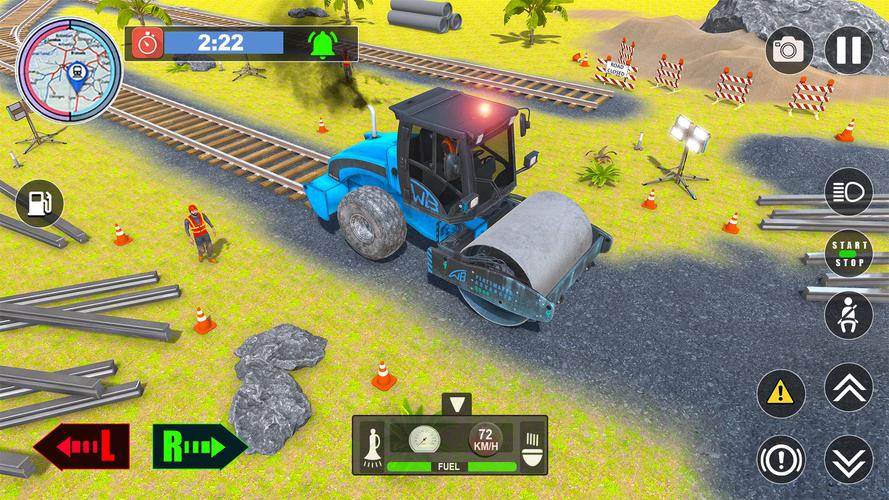Collapse the dashboard panel with down triangle

click(x=456, y=405)
